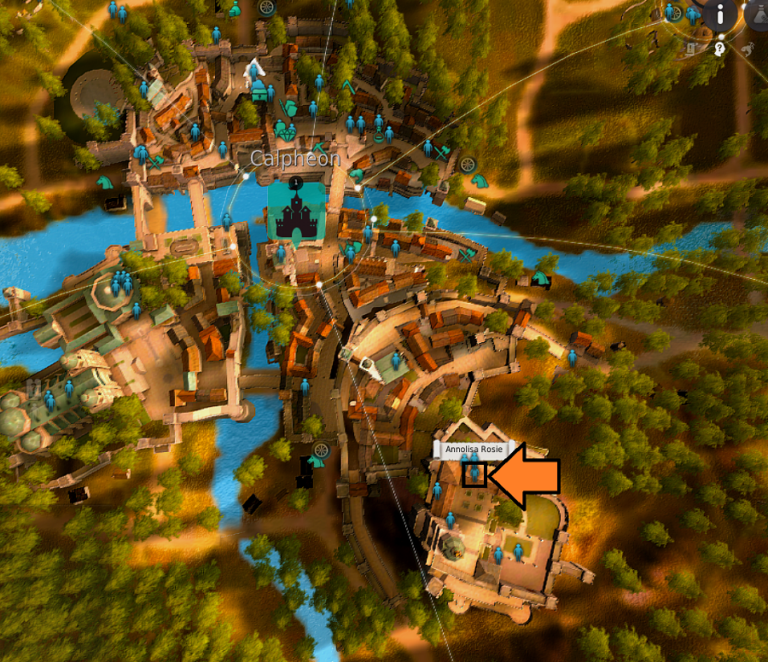Select the Calpheon city castle node icon

tap(296, 211)
